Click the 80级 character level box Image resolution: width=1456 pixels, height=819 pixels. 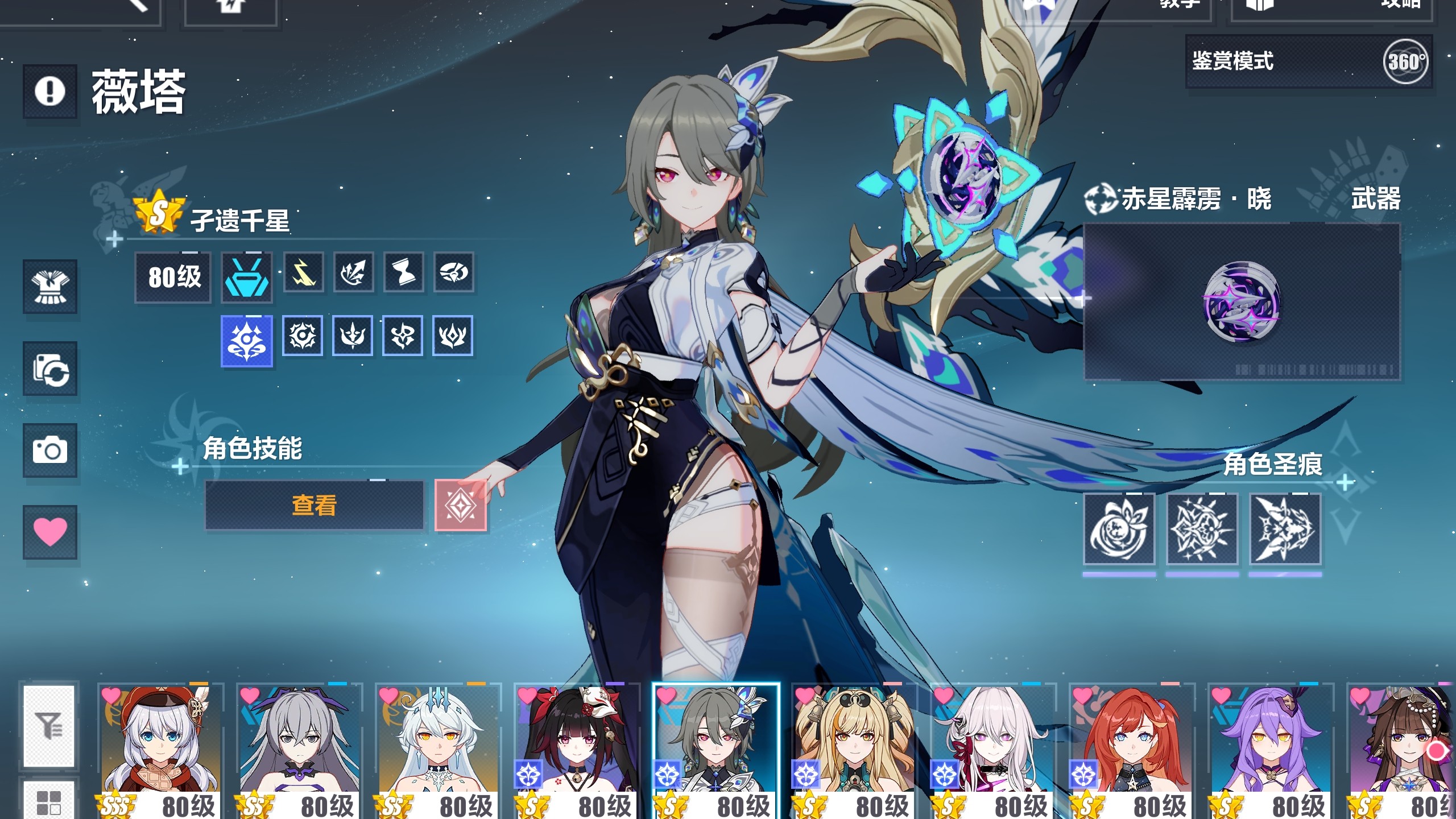tap(173, 277)
